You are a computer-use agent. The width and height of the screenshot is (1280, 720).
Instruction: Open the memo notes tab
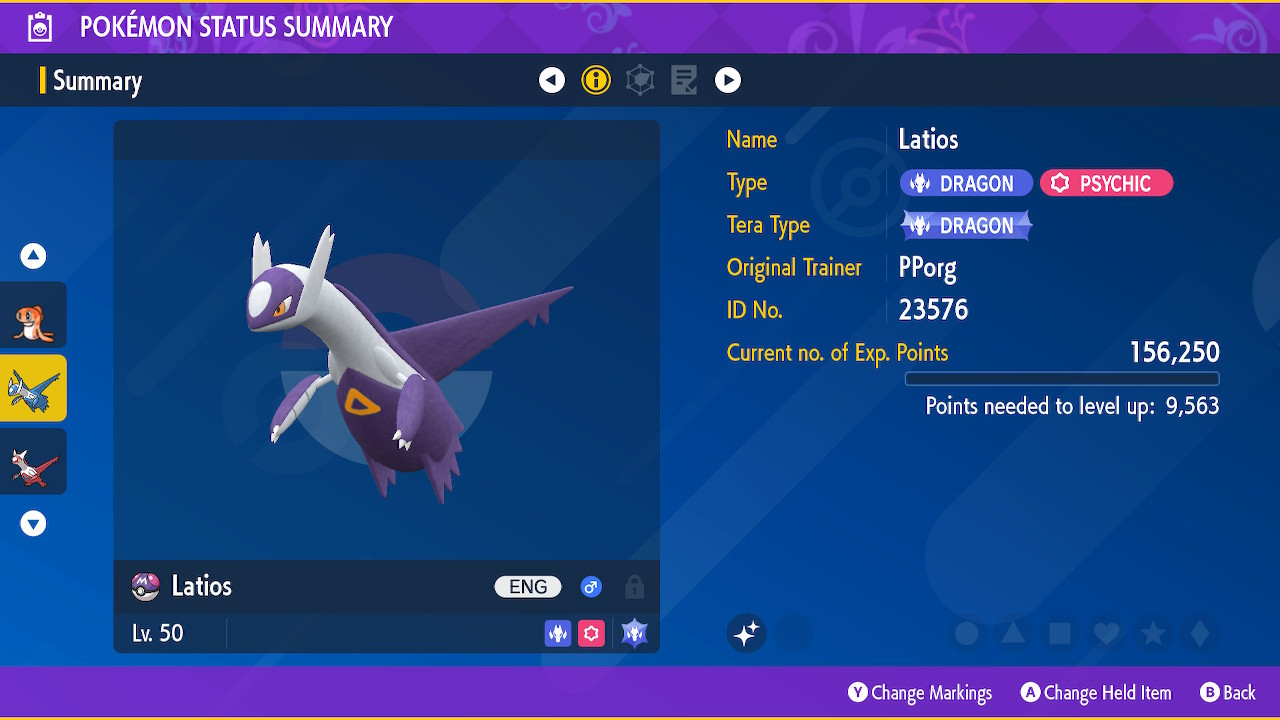click(684, 80)
